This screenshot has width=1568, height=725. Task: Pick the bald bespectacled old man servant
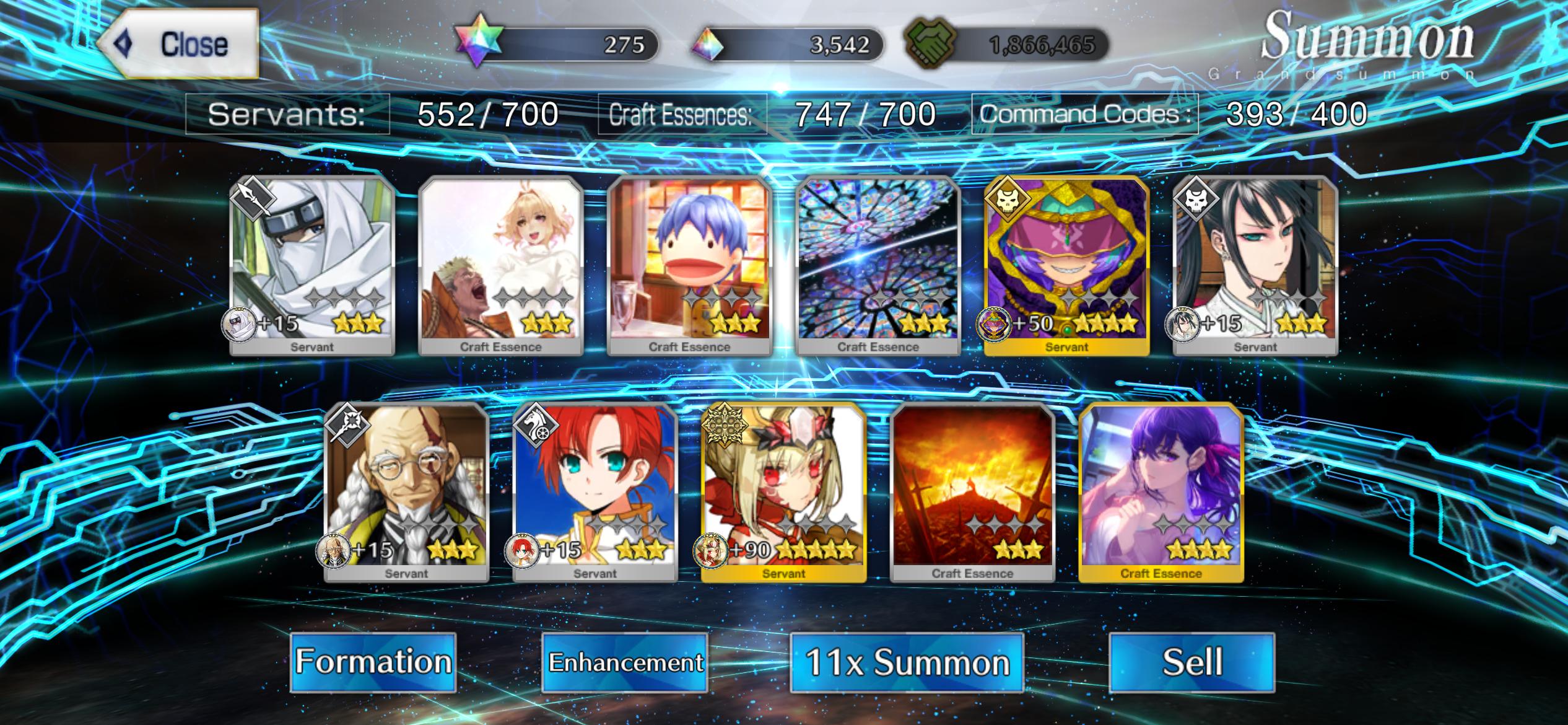pyautogui.click(x=406, y=491)
